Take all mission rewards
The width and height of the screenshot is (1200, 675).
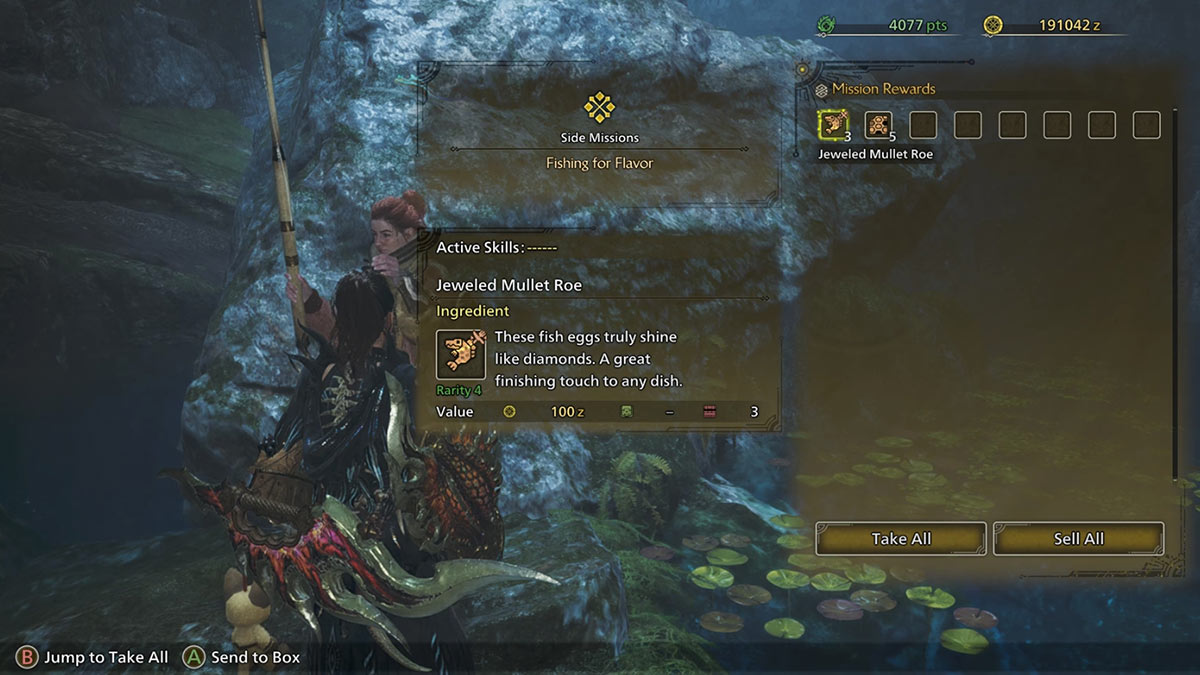pos(901,538)
